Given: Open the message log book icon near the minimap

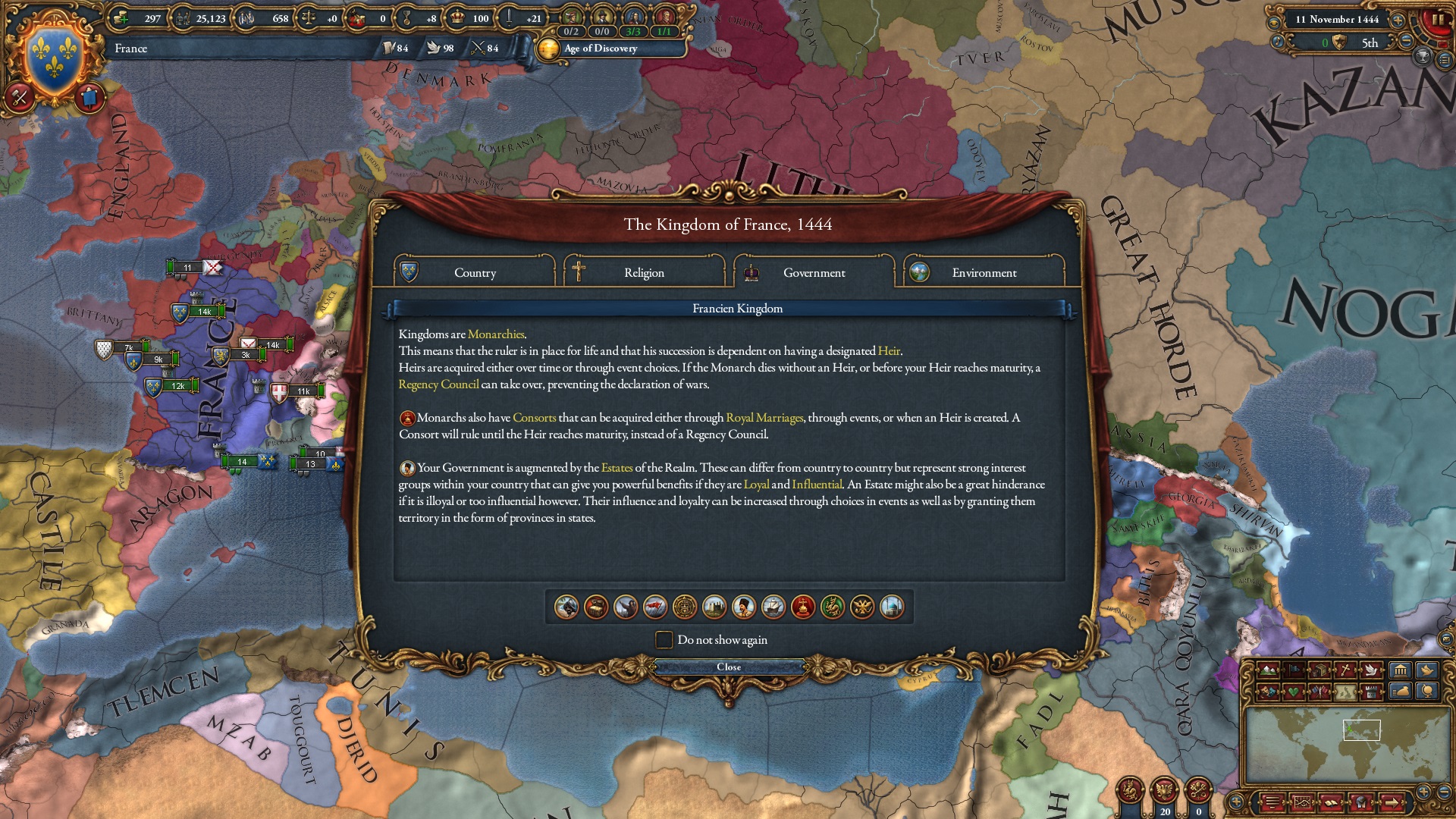Looking at the screenshot, I should coord(1332,802).
